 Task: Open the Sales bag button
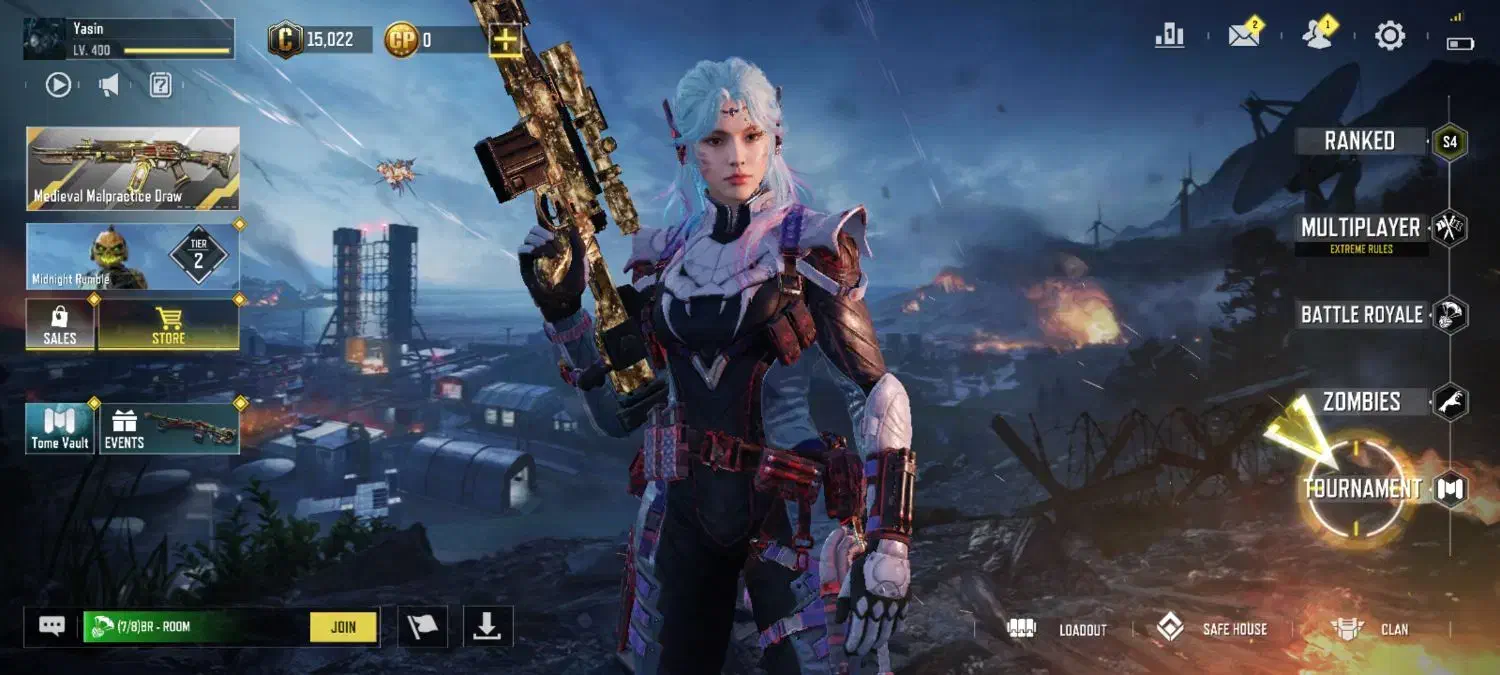(60, 325)
